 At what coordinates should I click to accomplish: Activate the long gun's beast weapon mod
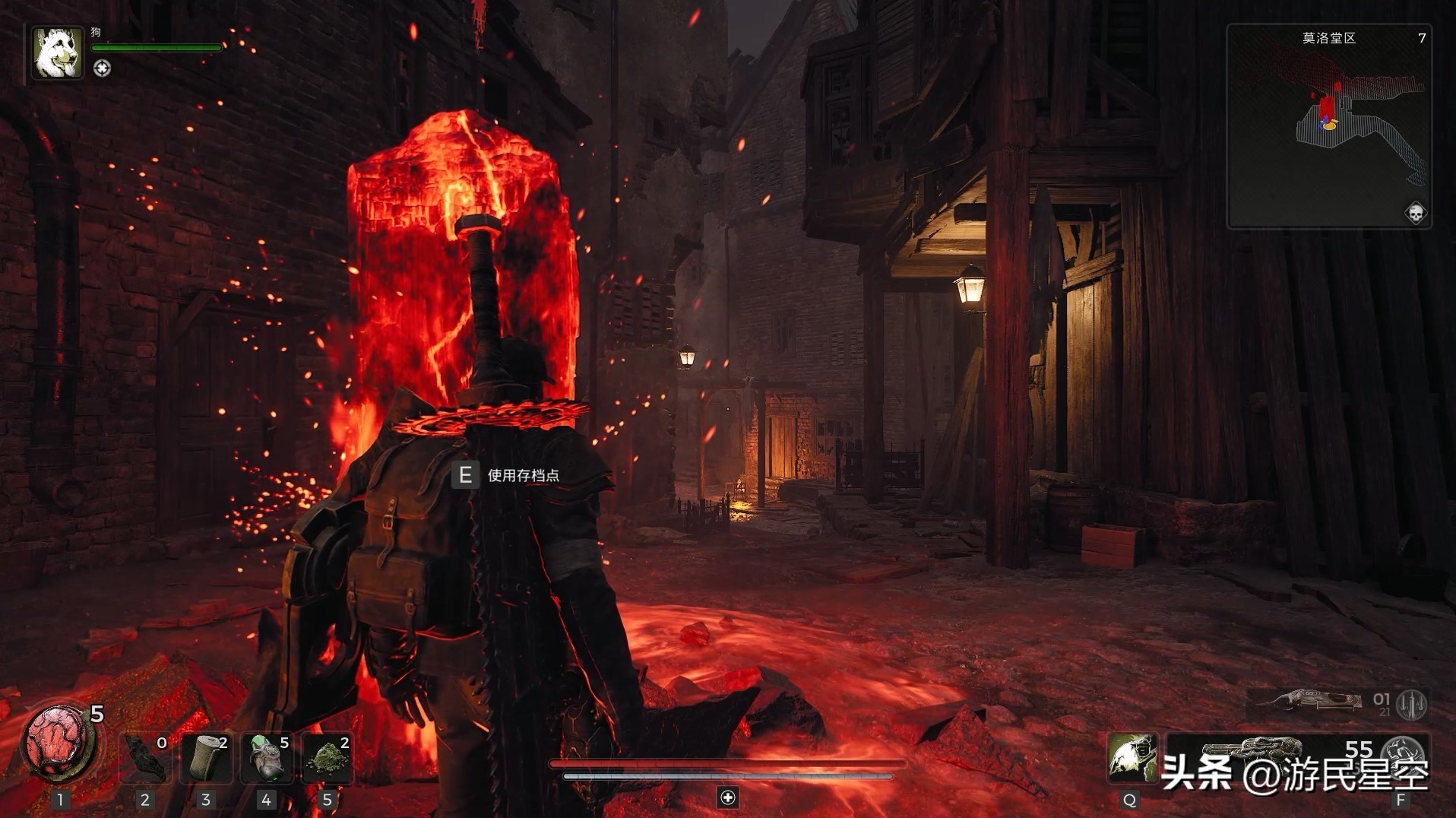(1403, 753)
